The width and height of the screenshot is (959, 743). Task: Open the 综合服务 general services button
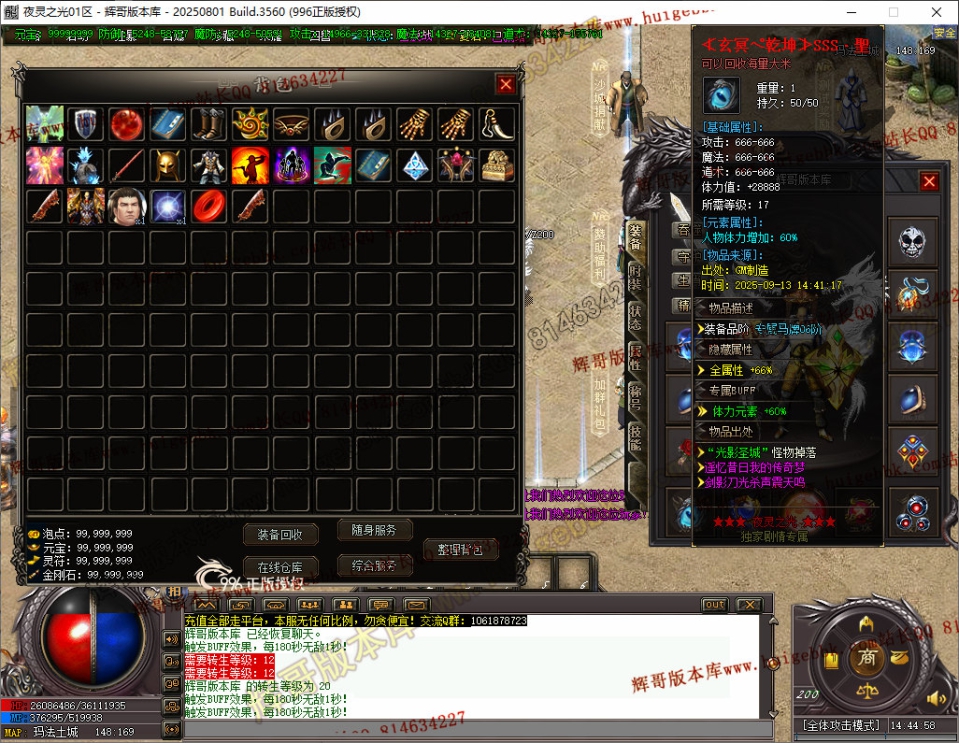click(x=374, y=565)
